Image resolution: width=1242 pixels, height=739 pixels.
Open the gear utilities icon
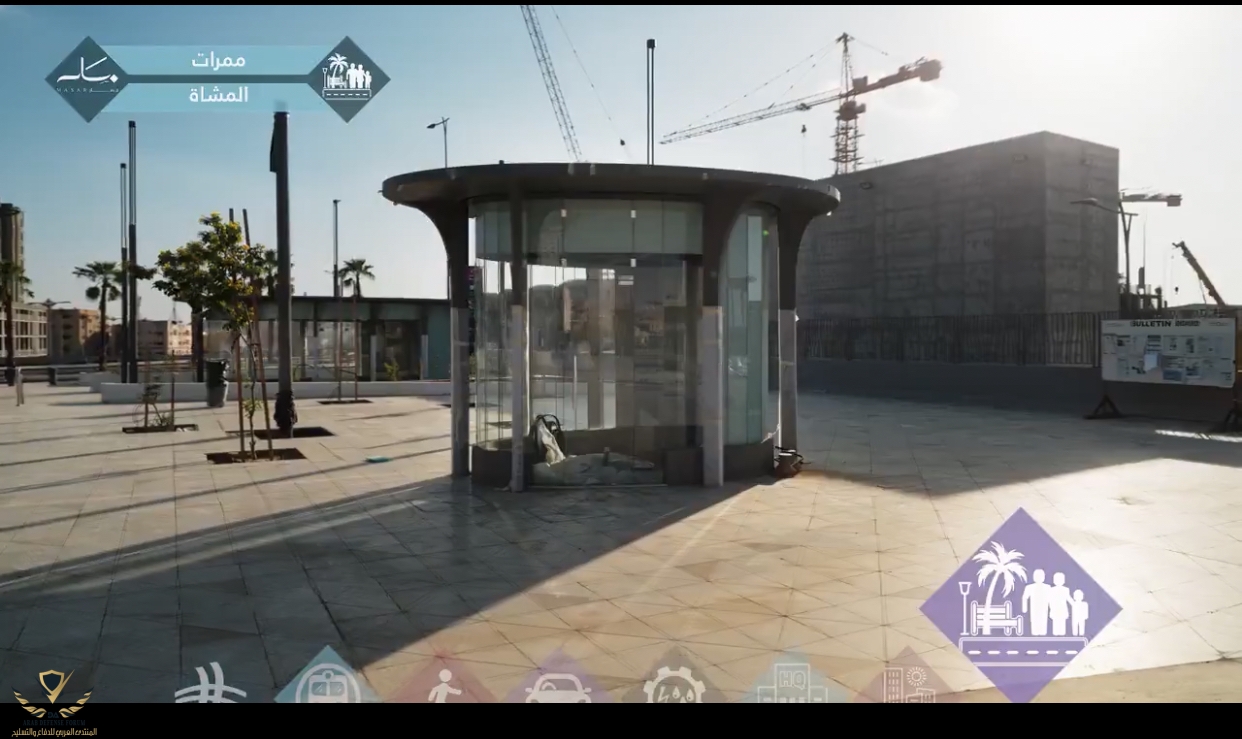[673, 685]
